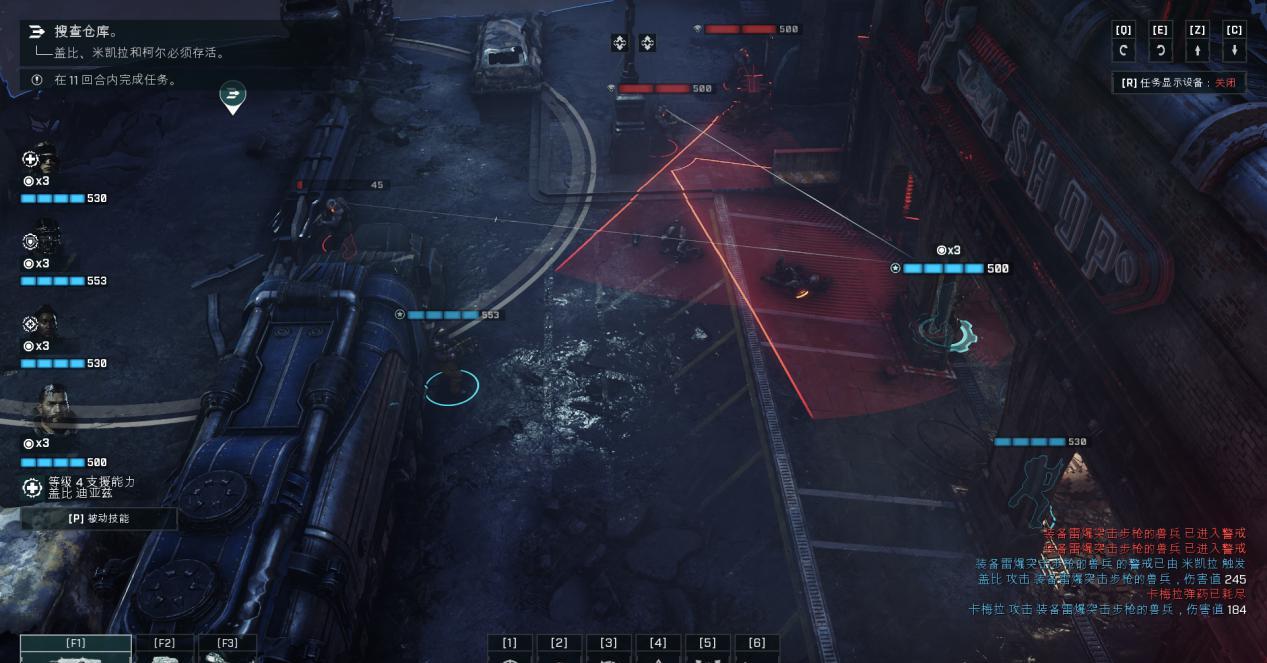Lower the camera with the down arrow button
This screenshot has width=1267, height=663.
[1234, 51]
